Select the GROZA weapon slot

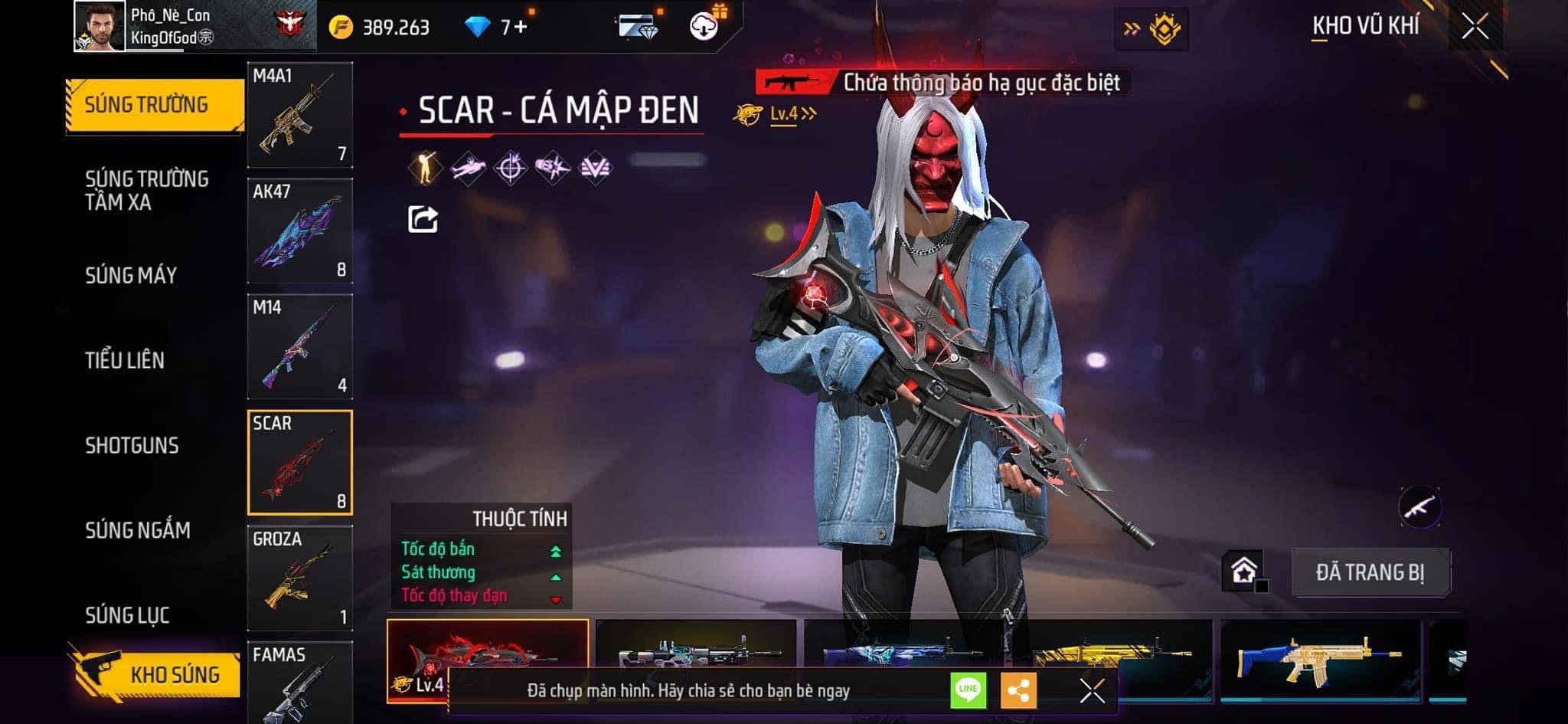[300, 578]
